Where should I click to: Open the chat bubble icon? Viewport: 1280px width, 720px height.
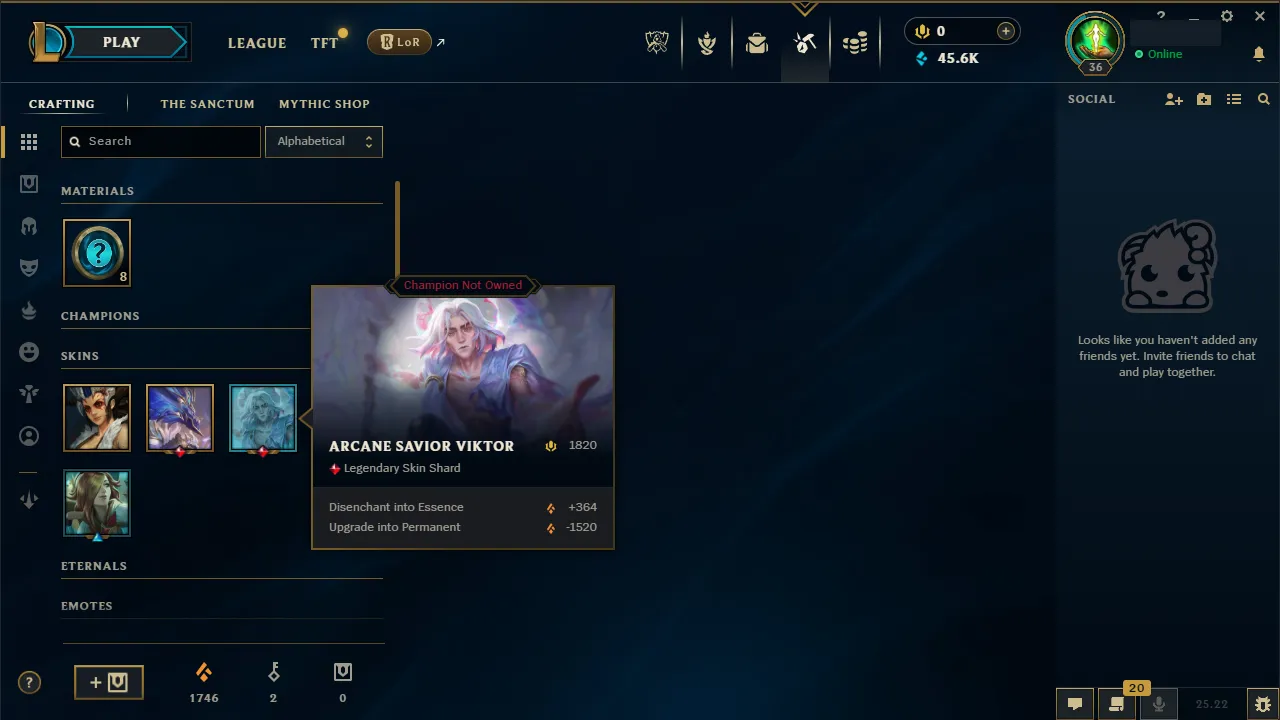pyautogui.click(x=1074, y=704)
